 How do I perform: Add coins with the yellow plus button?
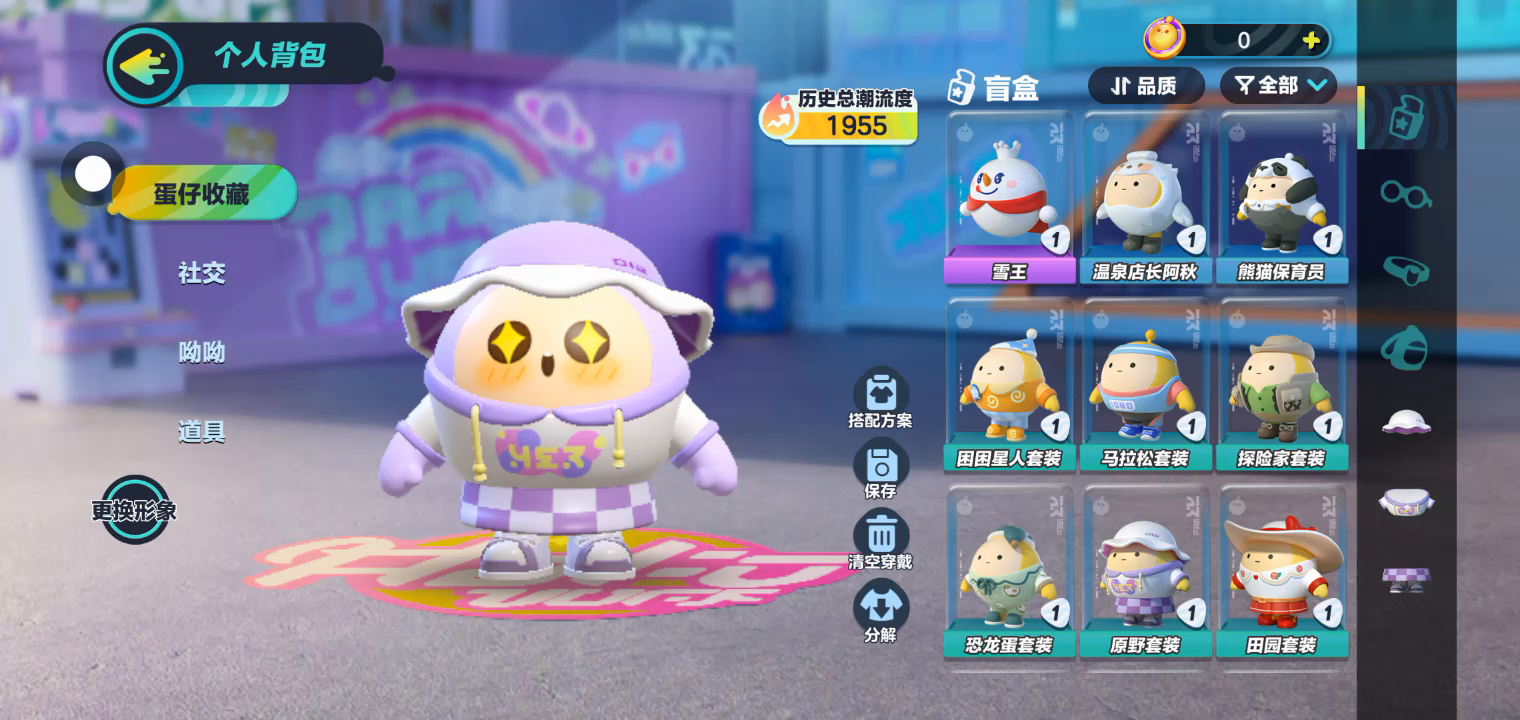pos(1311,41)
